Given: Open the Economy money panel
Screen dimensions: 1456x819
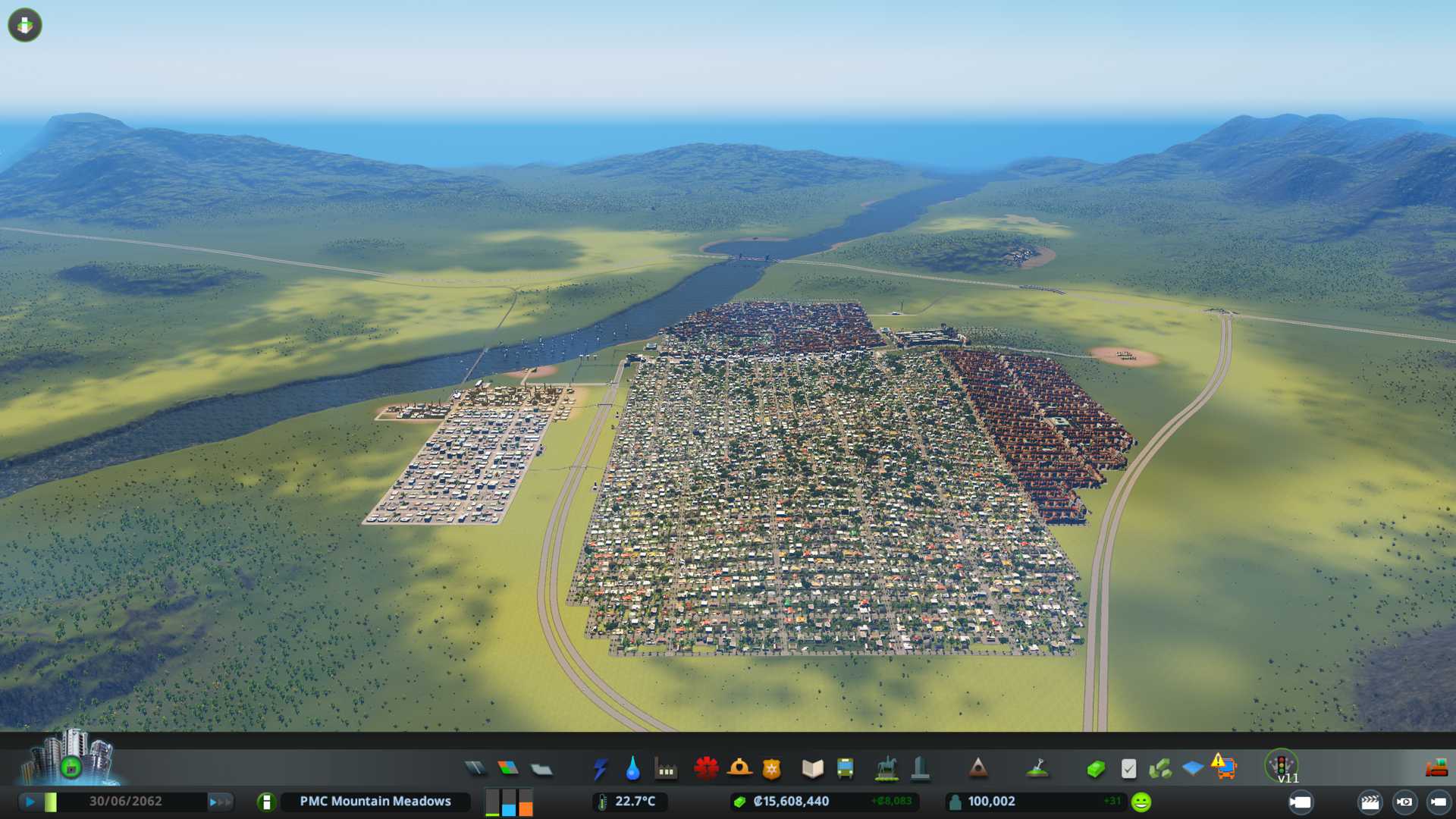Looking at the screenshot, I should click(x=1095, y=769).
